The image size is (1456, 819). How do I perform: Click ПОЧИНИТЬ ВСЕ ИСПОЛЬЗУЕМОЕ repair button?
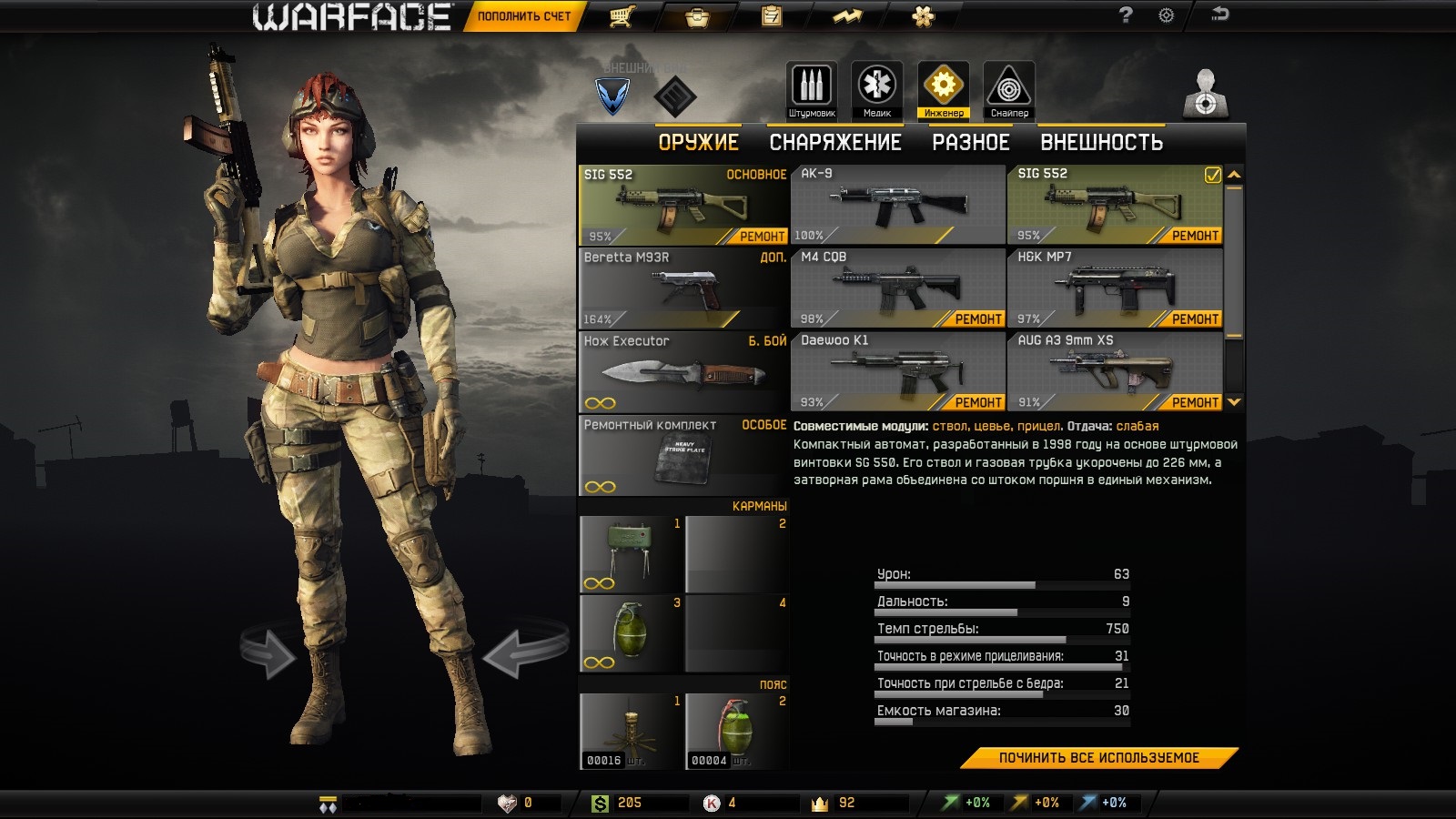click(1098, 758)
